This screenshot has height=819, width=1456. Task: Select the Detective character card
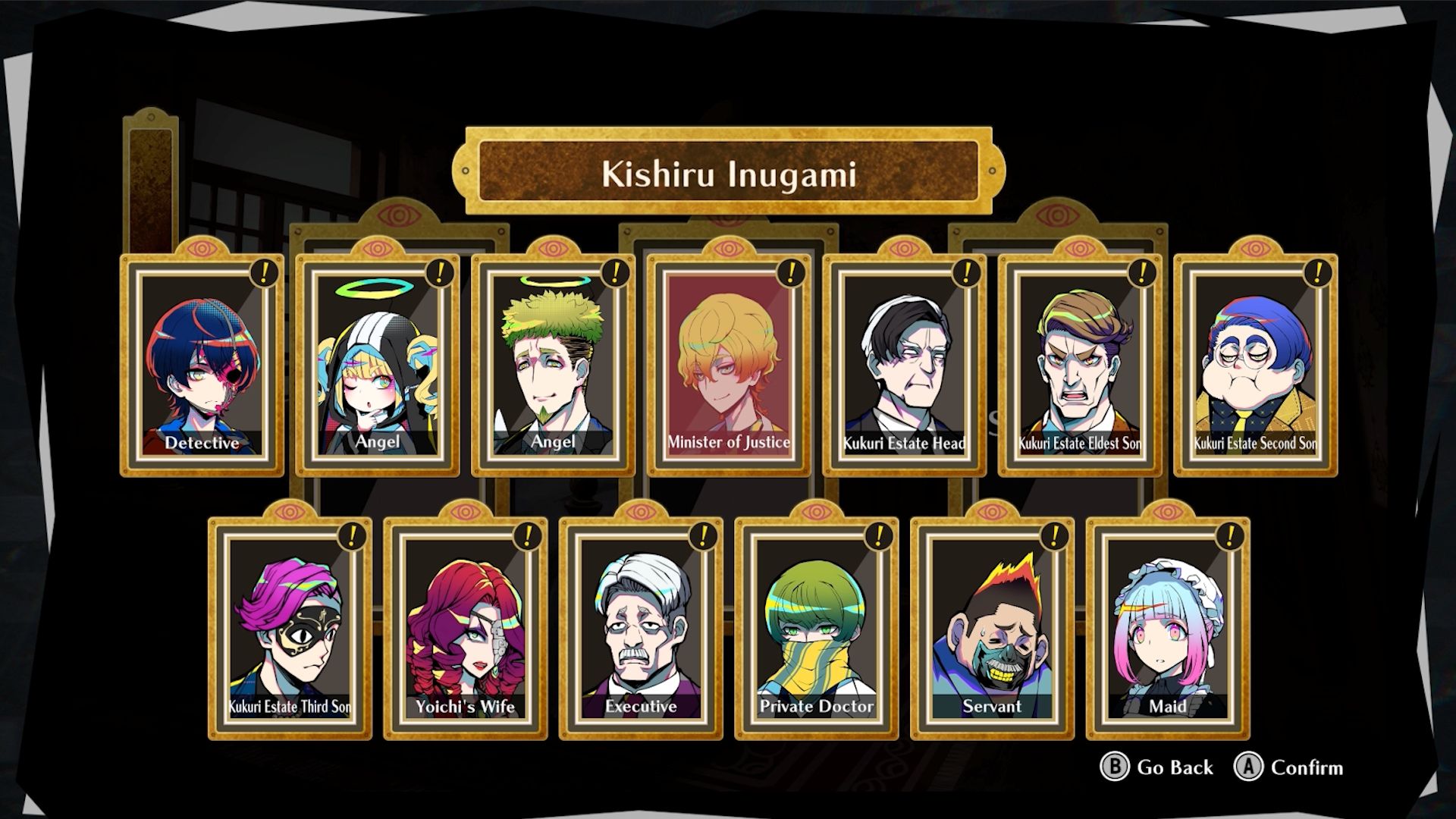click(202, 366)
